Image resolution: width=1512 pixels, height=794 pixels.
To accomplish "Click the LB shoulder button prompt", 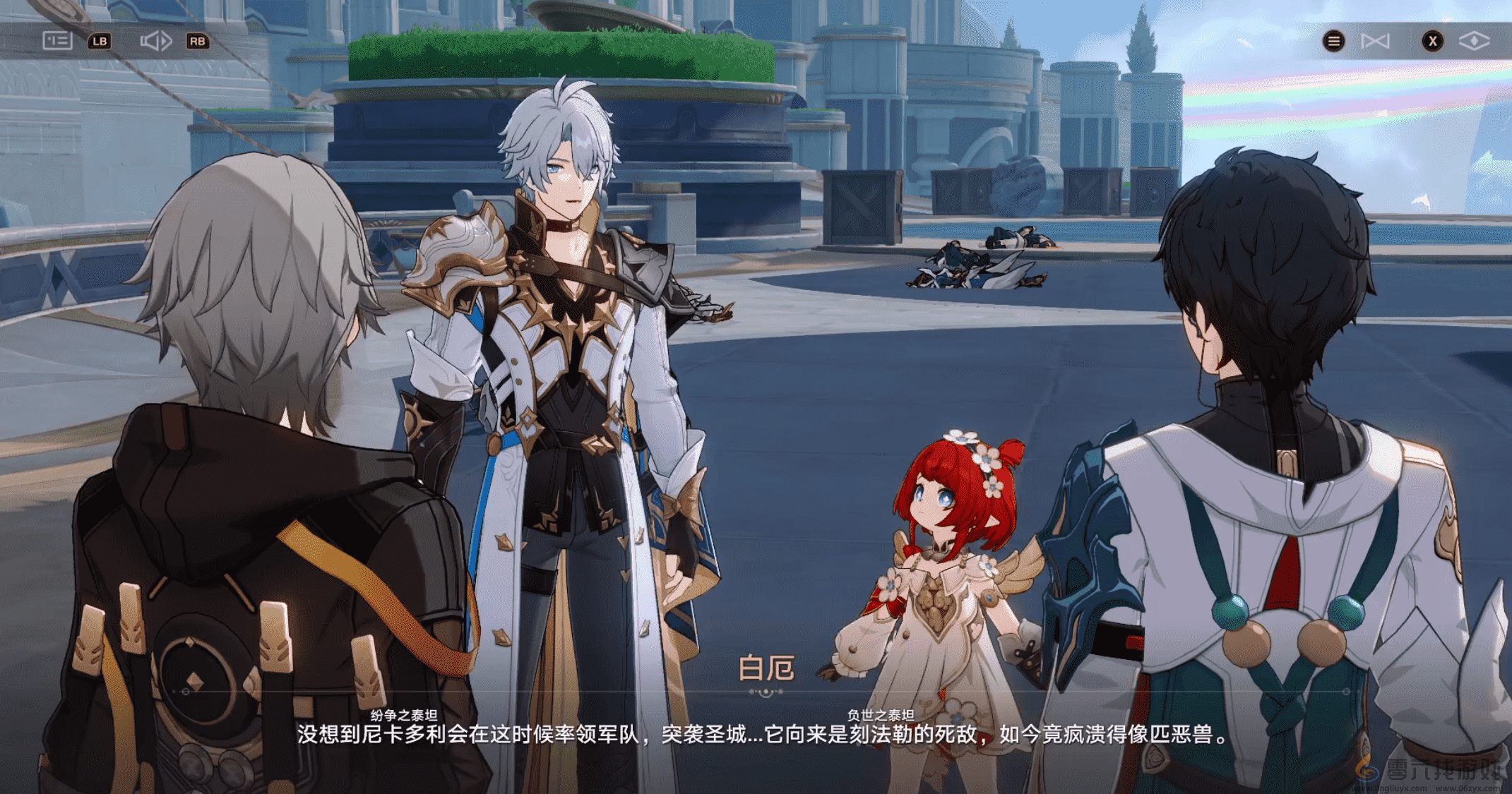I will [100, 42].
